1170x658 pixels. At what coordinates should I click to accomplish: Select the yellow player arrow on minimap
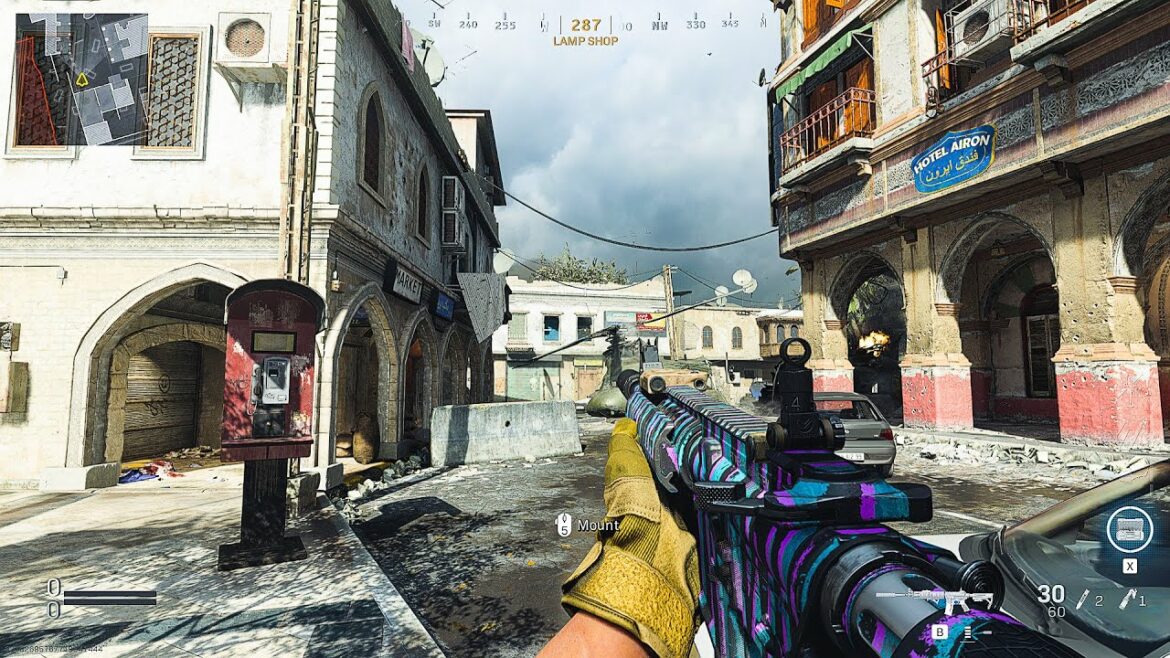pos(82,78)
